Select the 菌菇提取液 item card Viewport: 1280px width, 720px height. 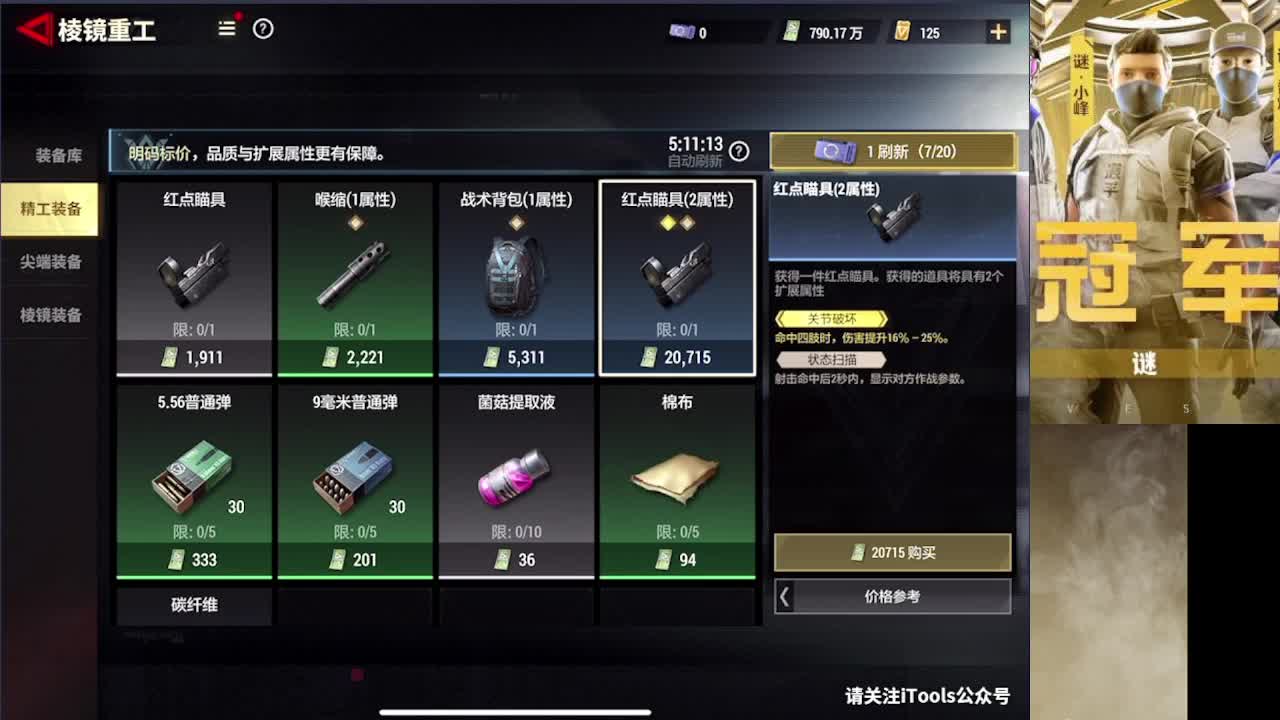(x=516, y=470)
